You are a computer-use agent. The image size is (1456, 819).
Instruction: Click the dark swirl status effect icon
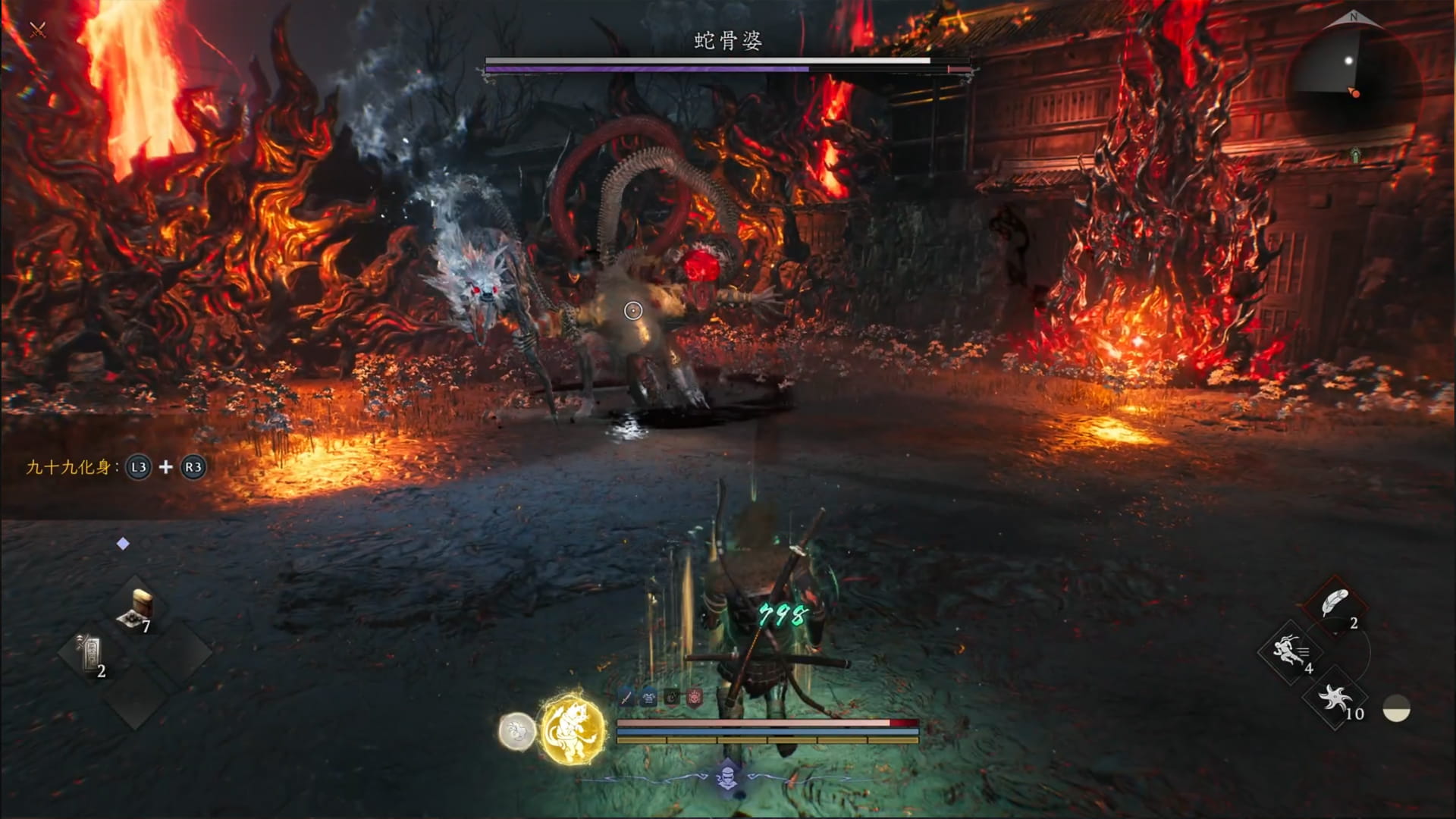672,698
